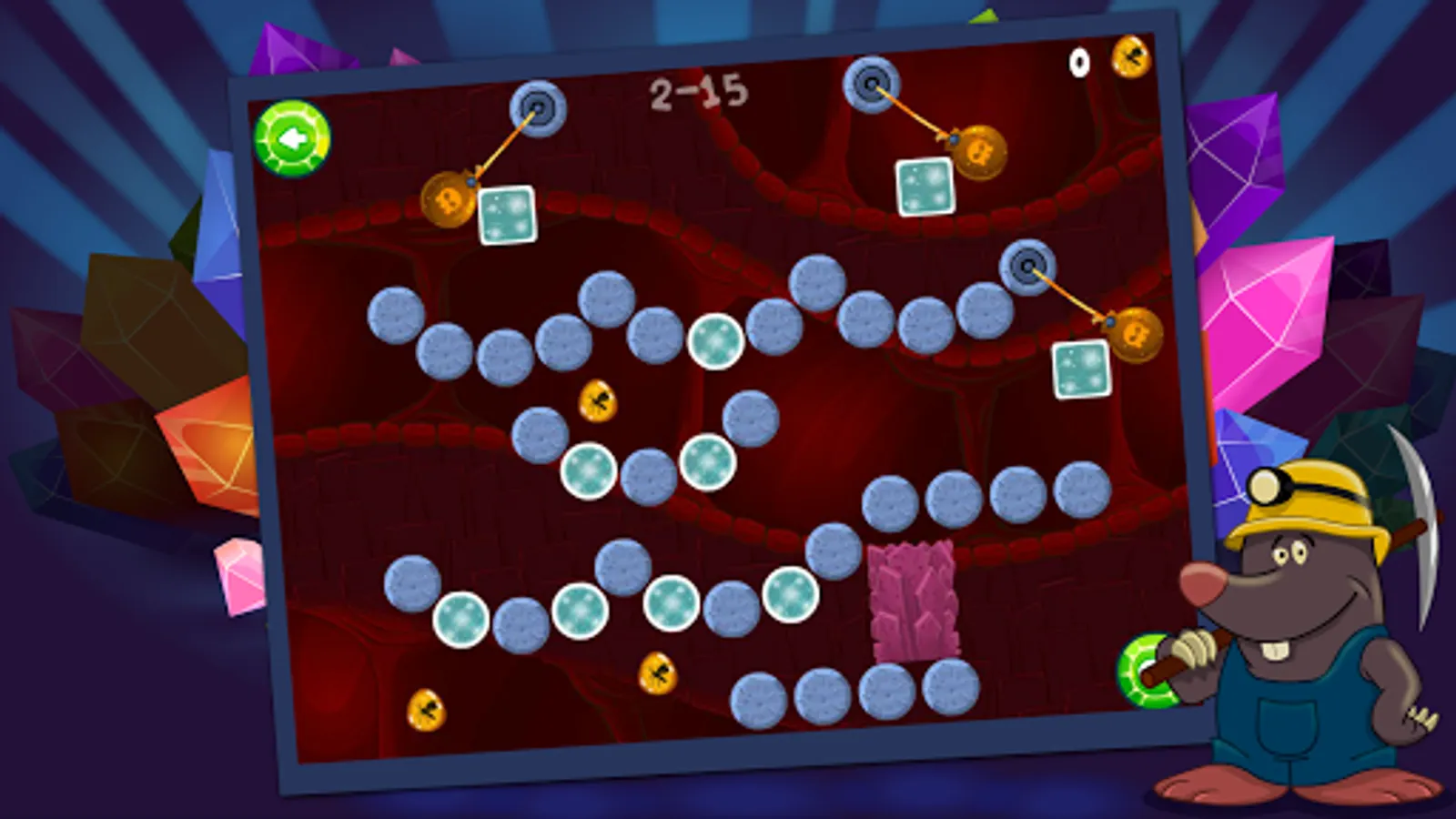Click the pink crystal block in the cave
Image resolution: width=1456 pixels, height=819 pixels.
coord(915,601)
